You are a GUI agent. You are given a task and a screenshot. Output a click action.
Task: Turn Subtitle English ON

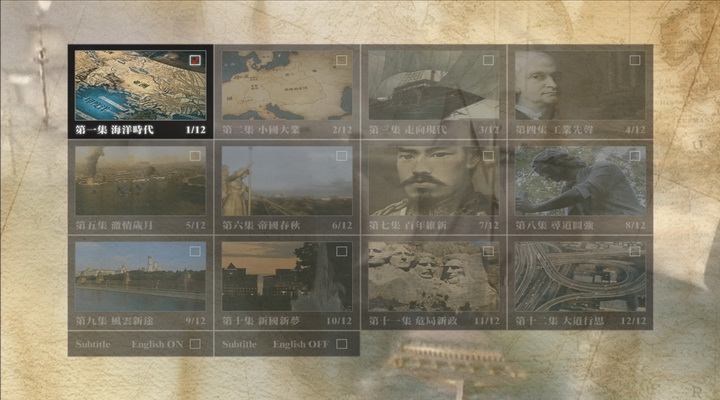coord(194,345)
